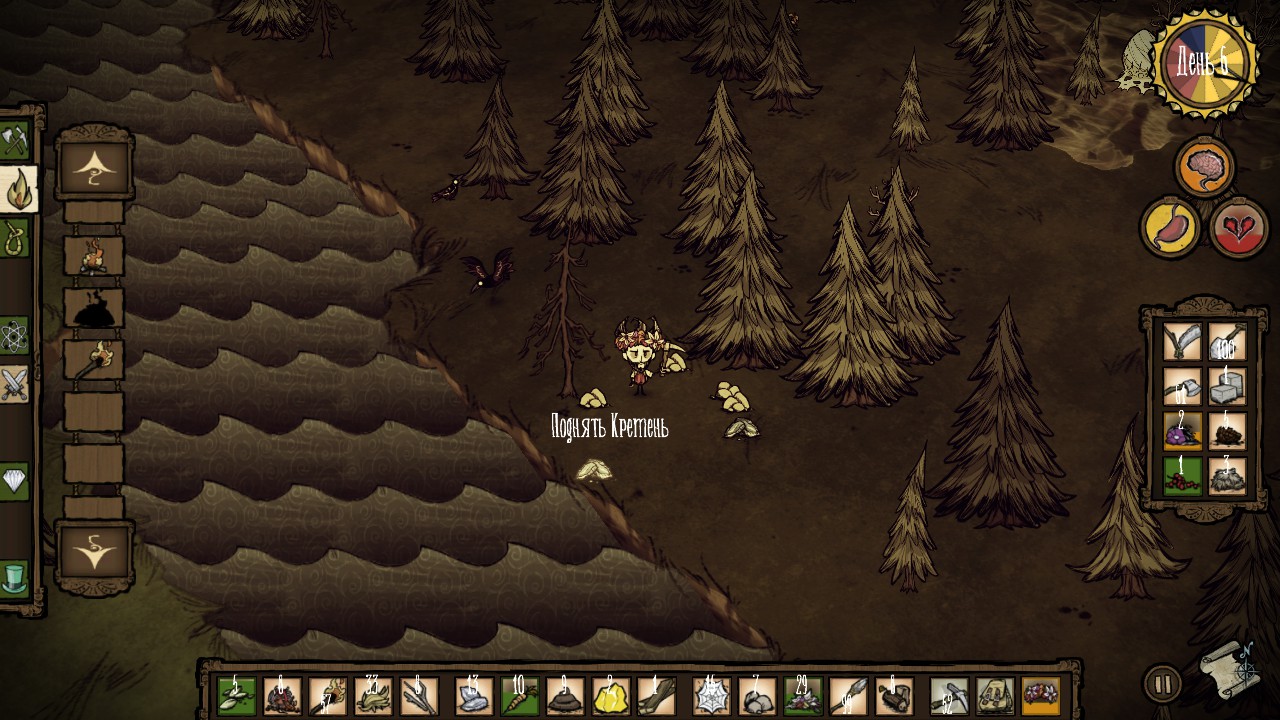Switch to the Dress top hat tab

coord(14,577)
